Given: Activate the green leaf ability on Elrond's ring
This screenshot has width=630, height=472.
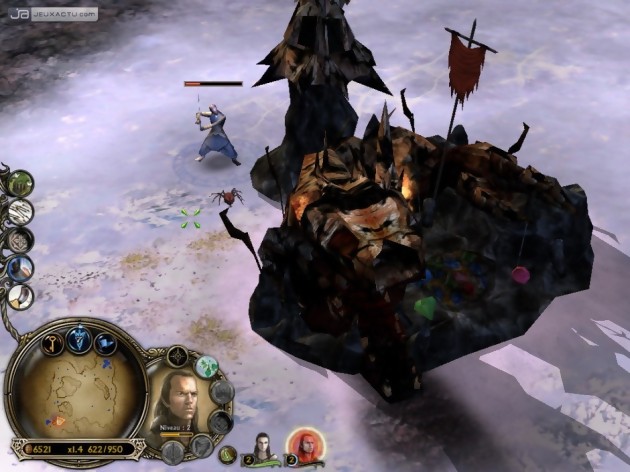Looking at the screenshot, I should coord(207,367).
